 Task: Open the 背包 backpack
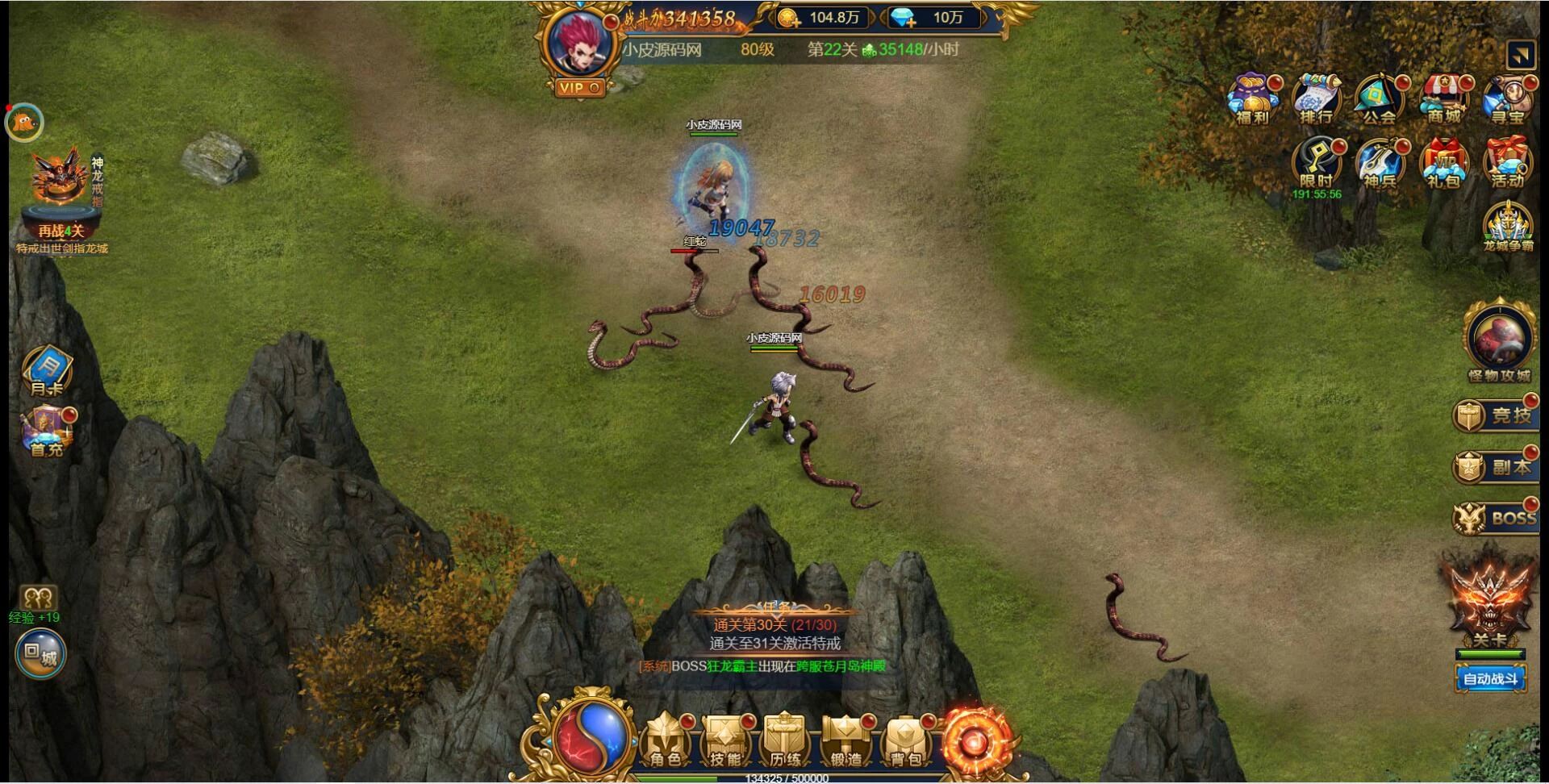click(x=905, y=741)
